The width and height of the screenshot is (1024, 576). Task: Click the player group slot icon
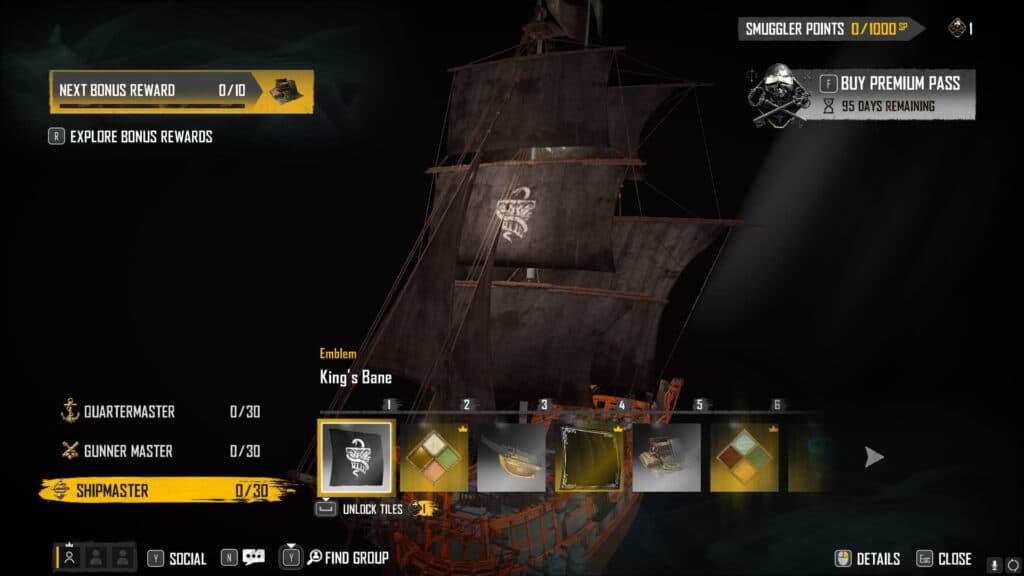click(x=70, y=558)
